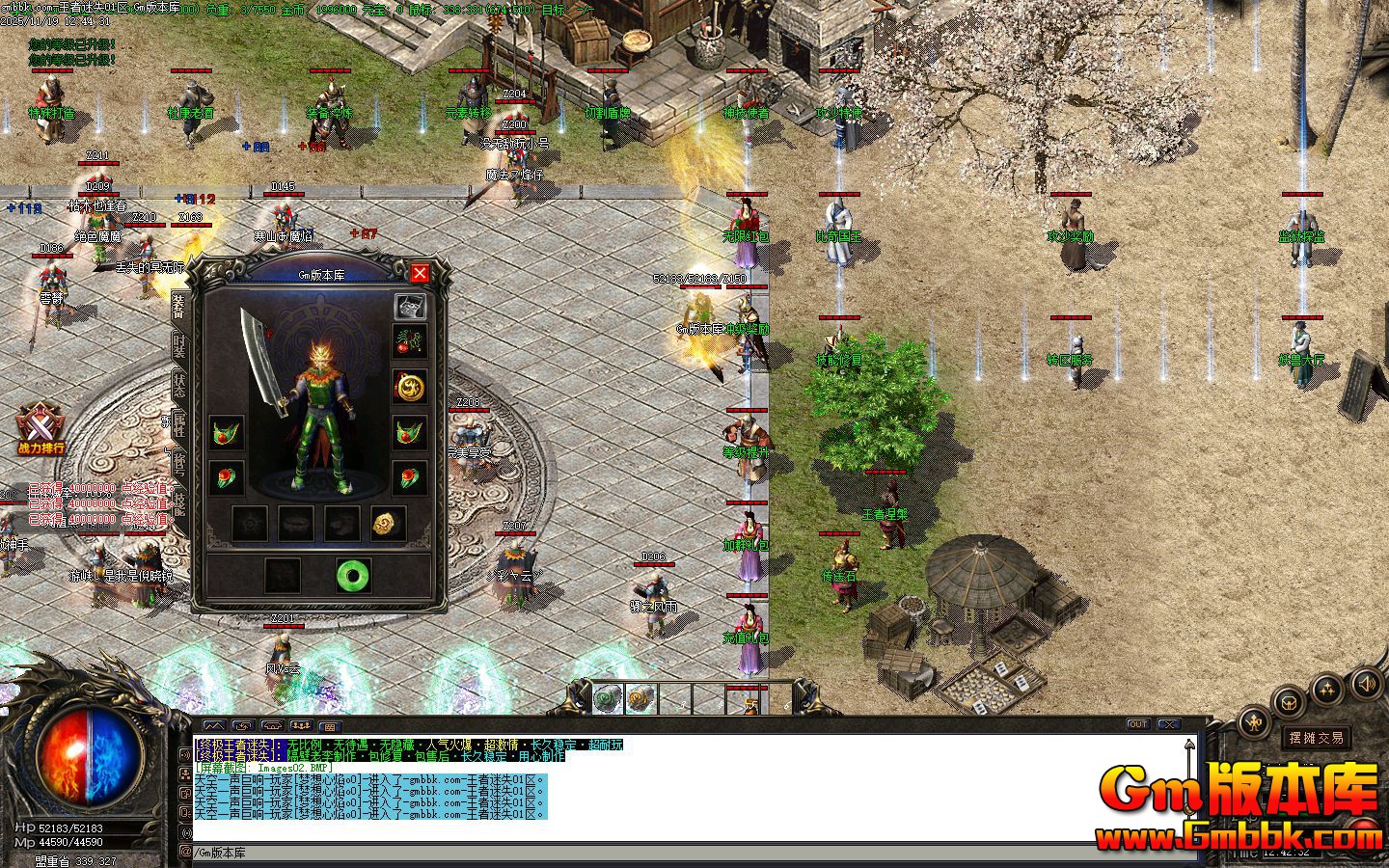Open the 战力排行 power ranking
1389x868 pixels.
(x=41, y=429)
